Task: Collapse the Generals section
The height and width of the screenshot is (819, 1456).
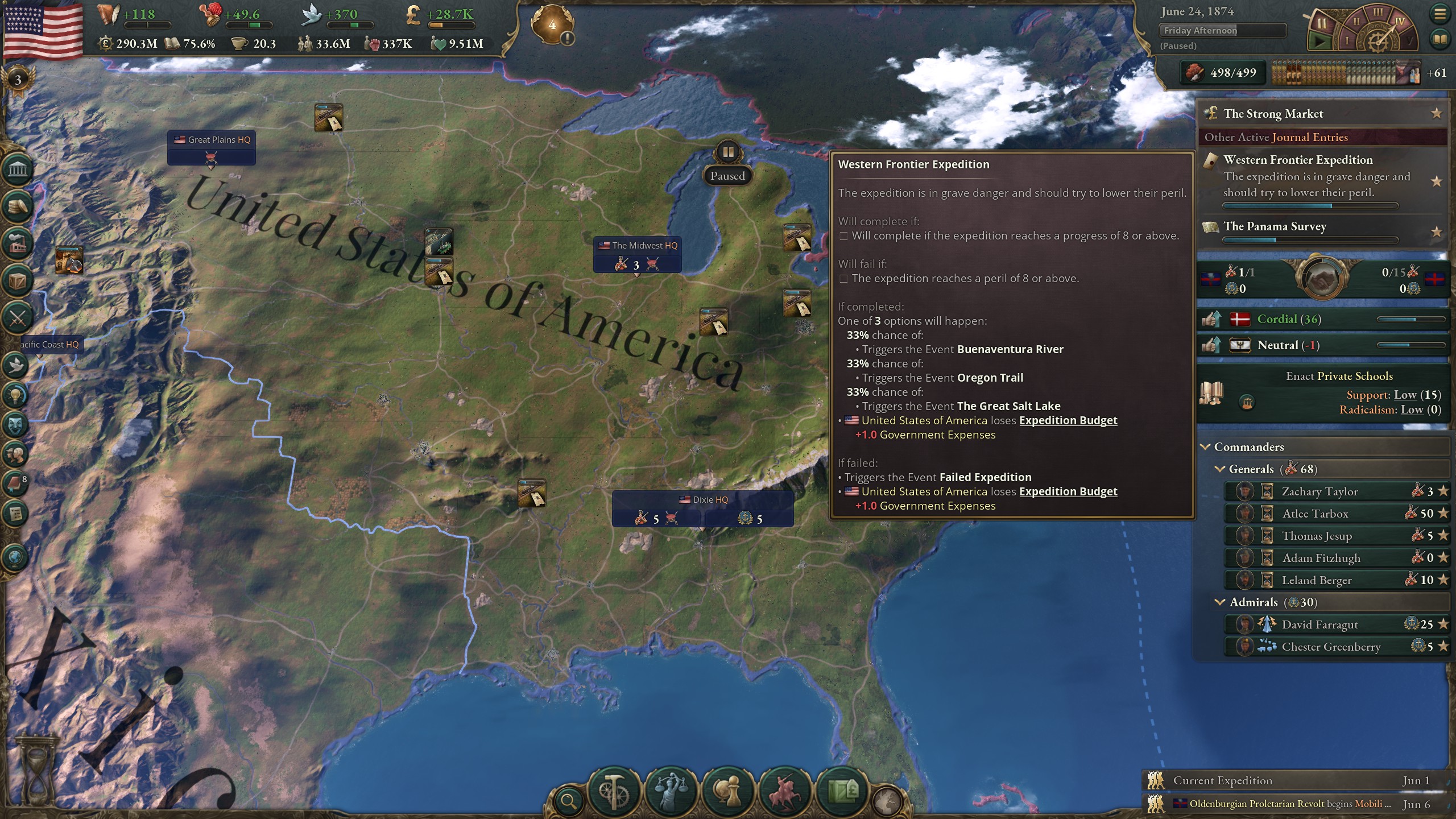Action: coord(1221,469)
